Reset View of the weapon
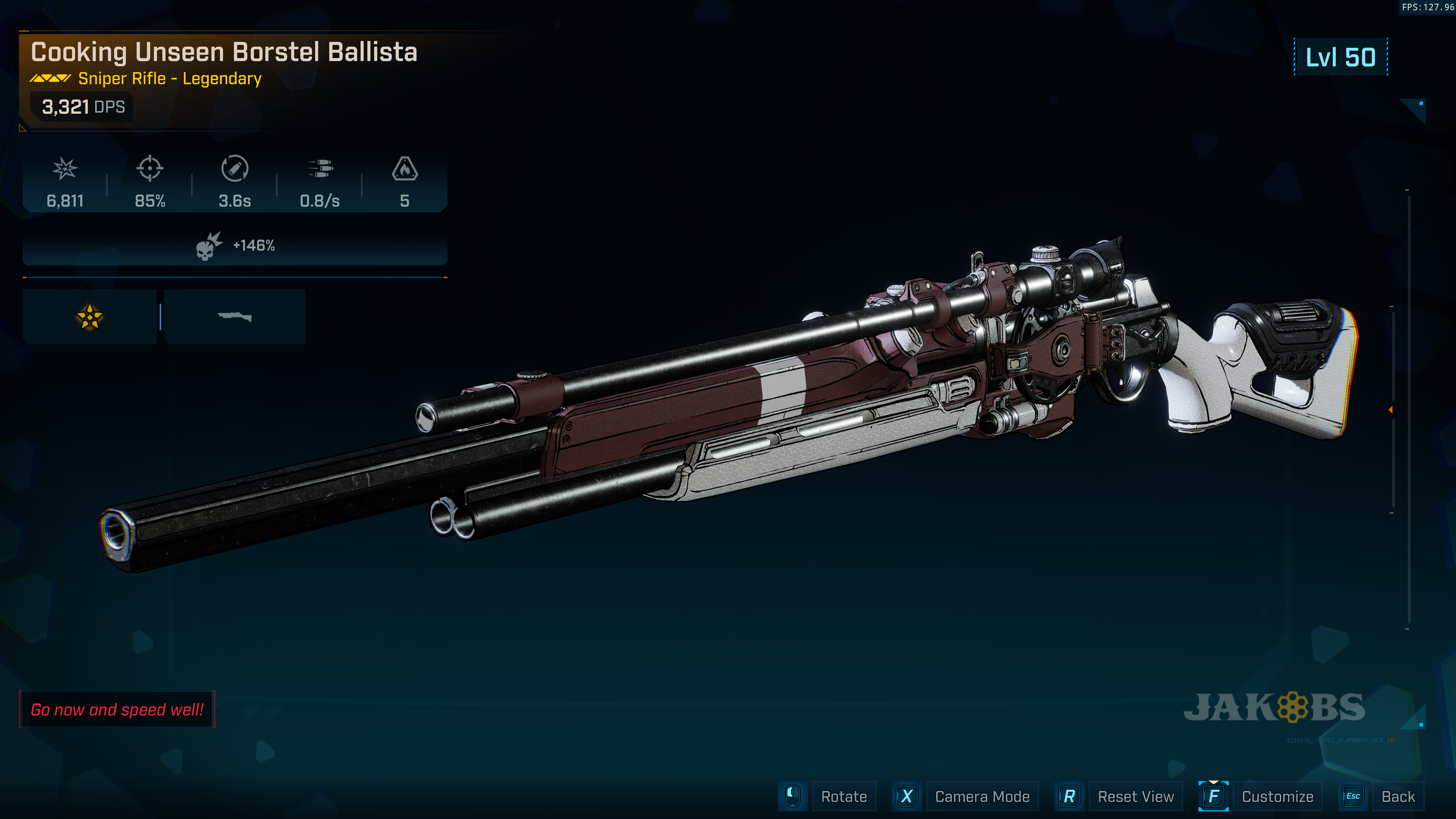This screenshot has width=1456, height=819. 1135,796
